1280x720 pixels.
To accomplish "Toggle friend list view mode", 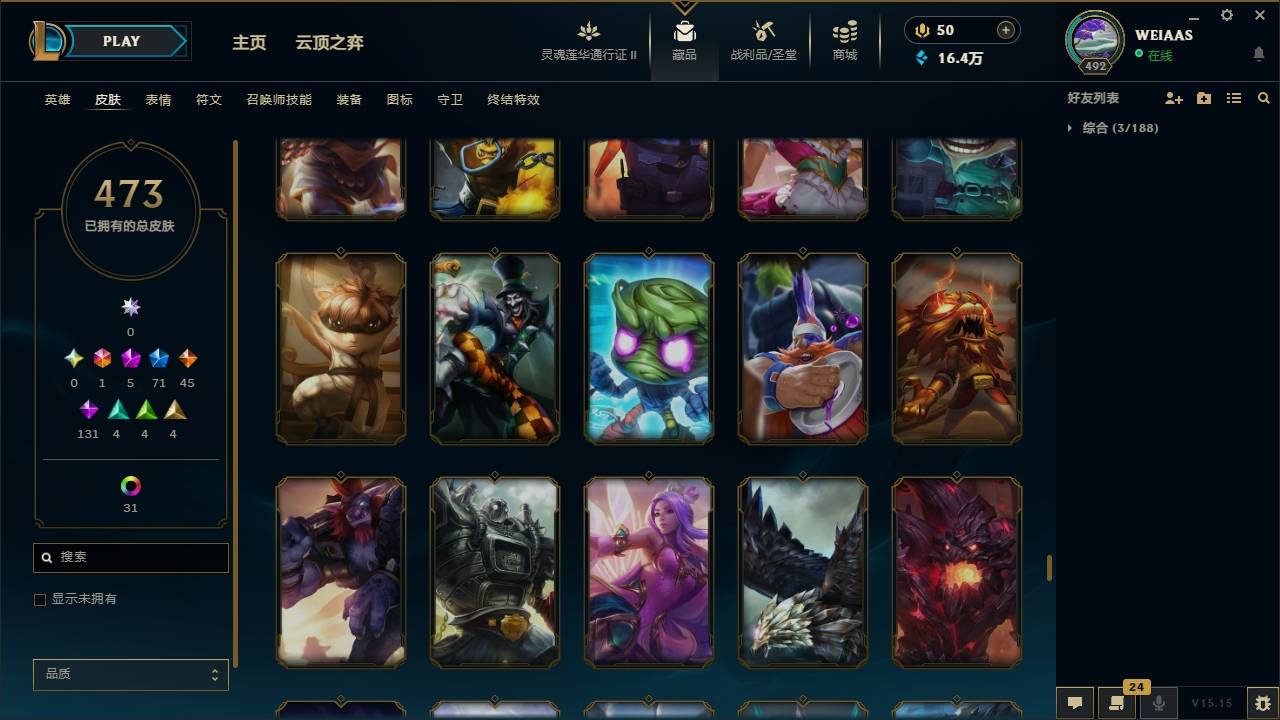I will tap(1233, 98).
